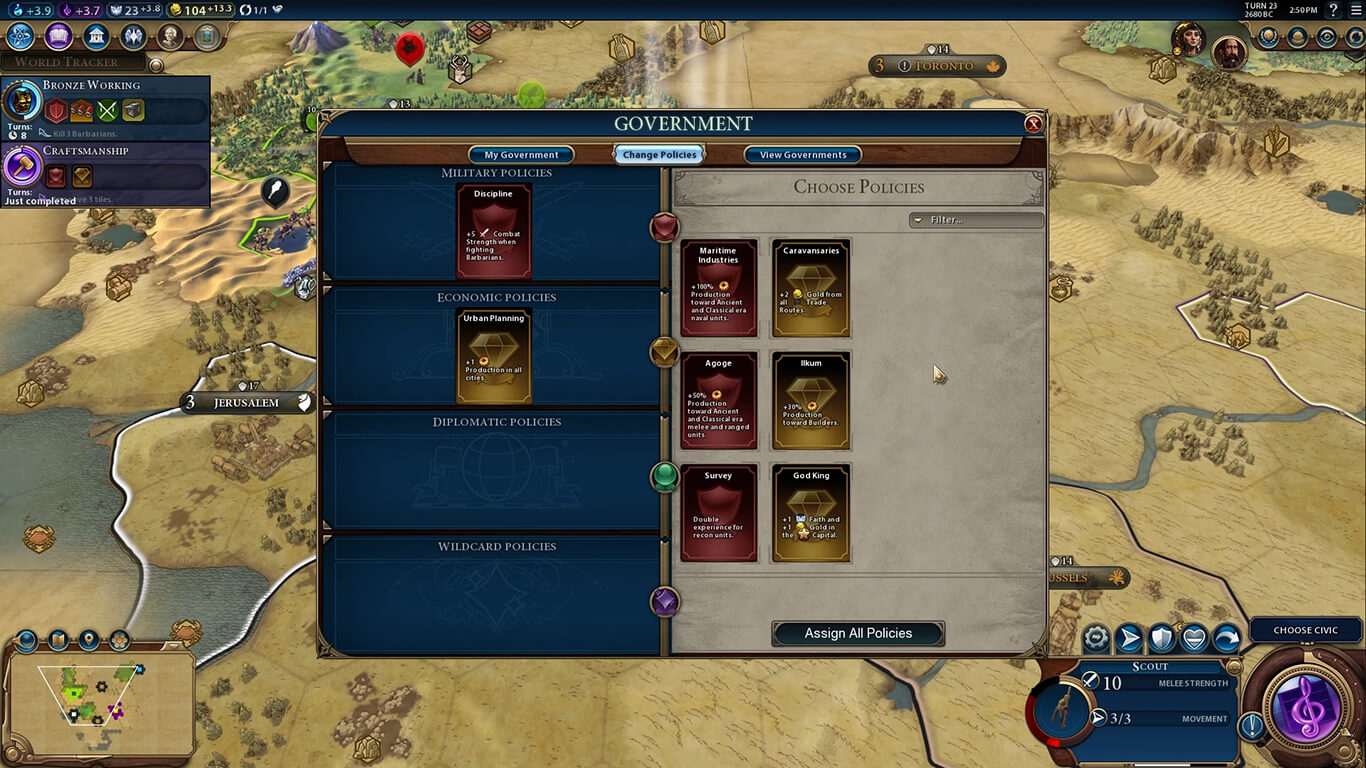Select the Maritime Industries policy card

(718, 288)
